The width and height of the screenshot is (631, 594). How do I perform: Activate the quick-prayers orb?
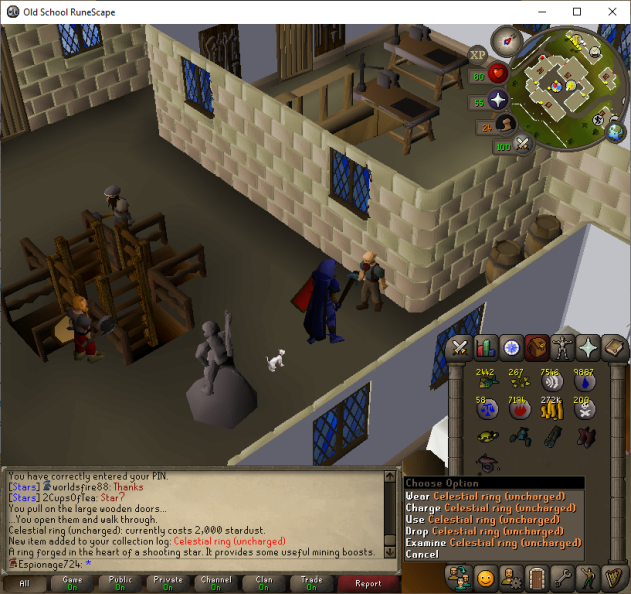(498, 101)
